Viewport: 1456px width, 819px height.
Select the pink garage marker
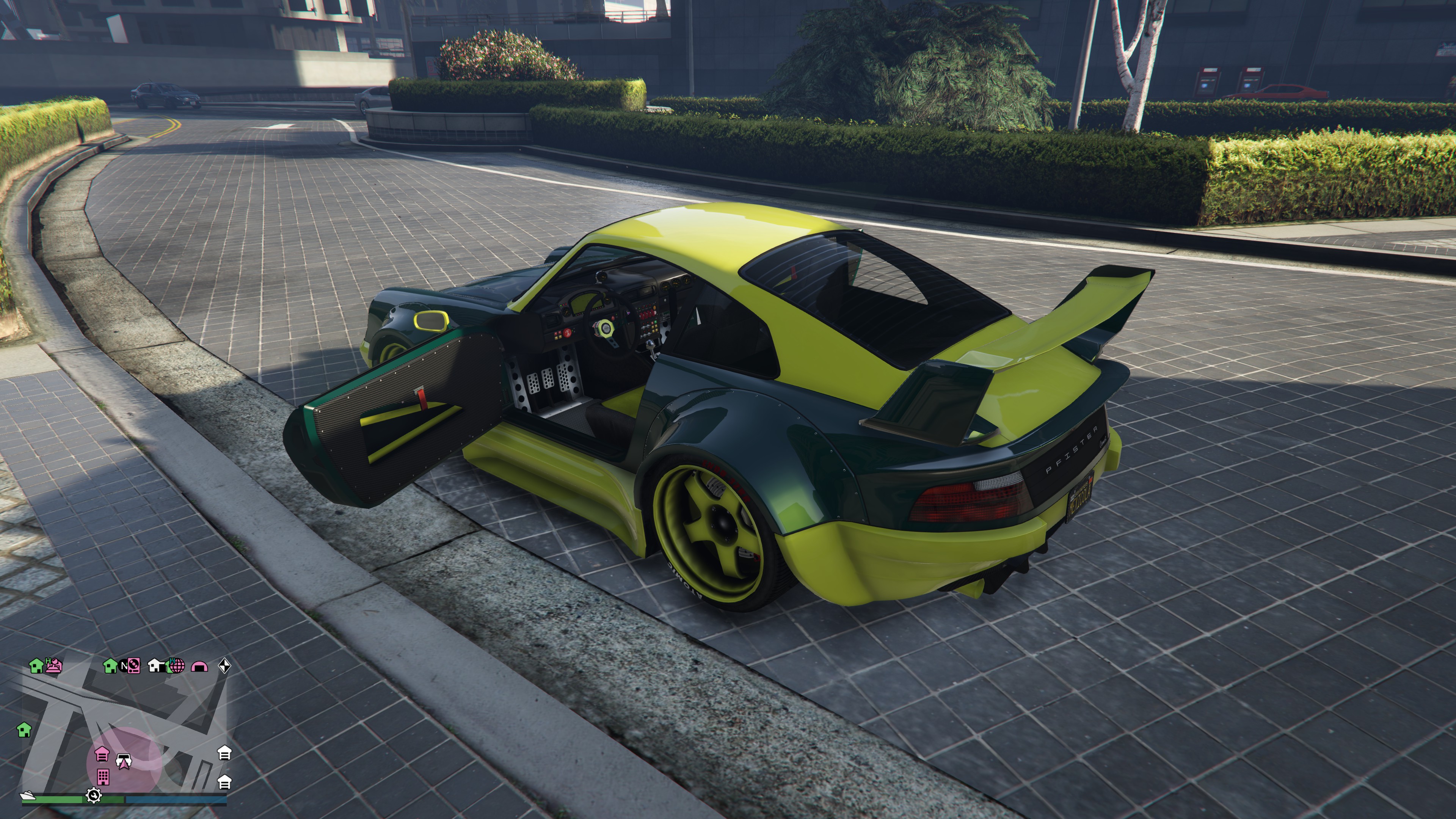pos(102,753)
